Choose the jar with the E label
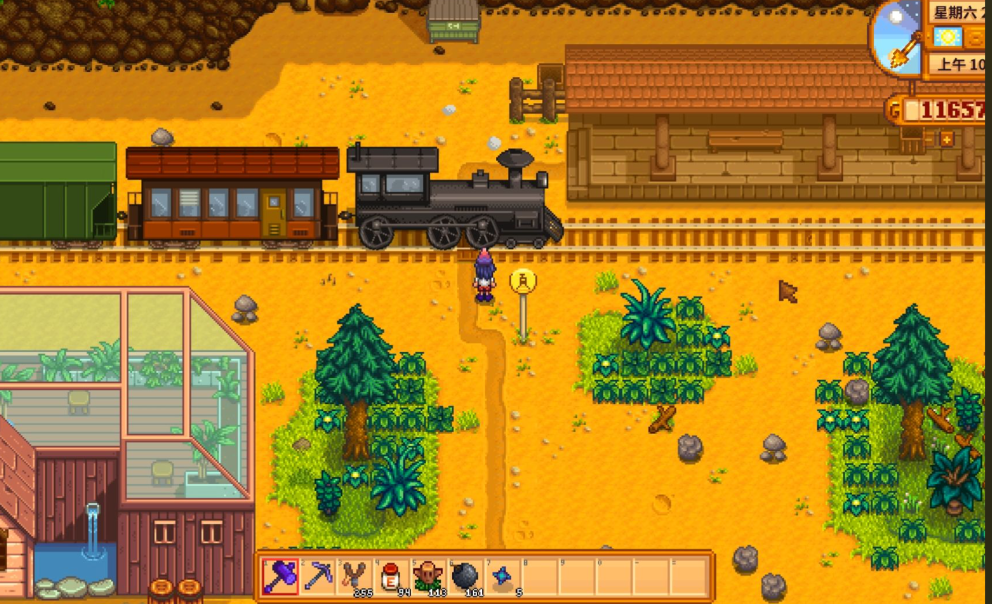 tap(392, 576)
